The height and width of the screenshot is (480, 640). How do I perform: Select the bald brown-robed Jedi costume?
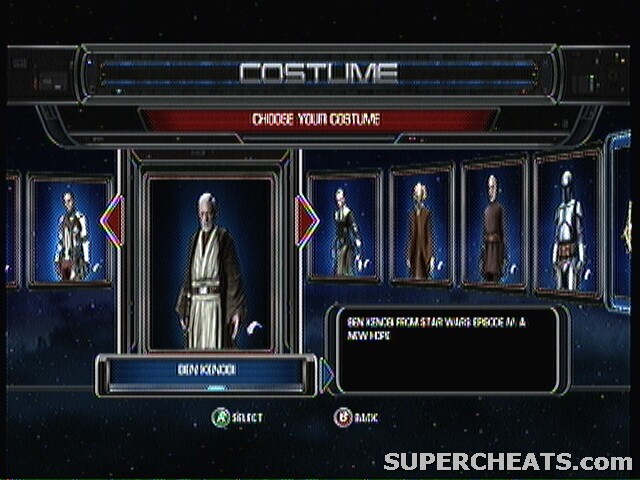pyautogui.click(x=493, y=226)
